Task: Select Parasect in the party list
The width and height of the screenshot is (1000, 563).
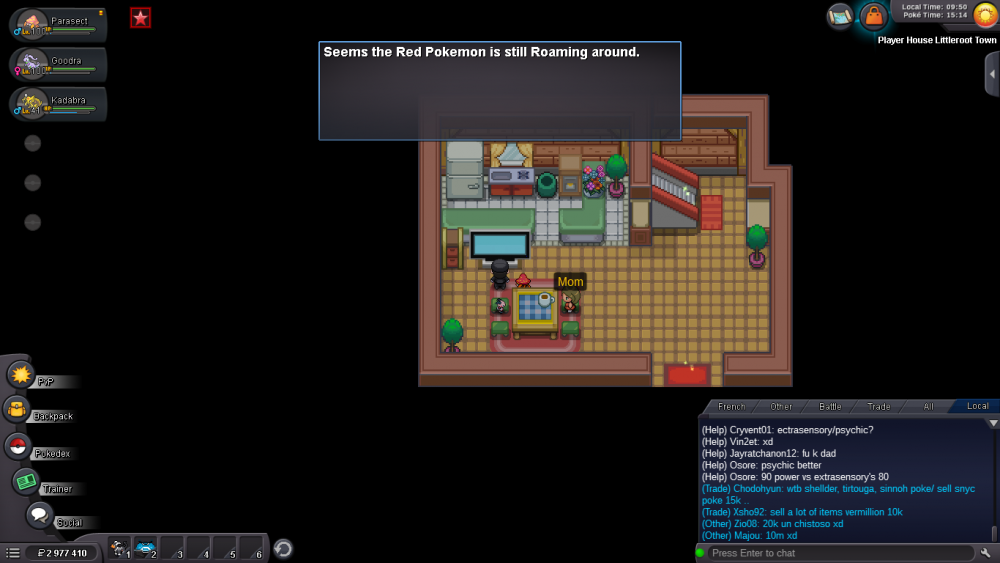Action: click(58, 25)
